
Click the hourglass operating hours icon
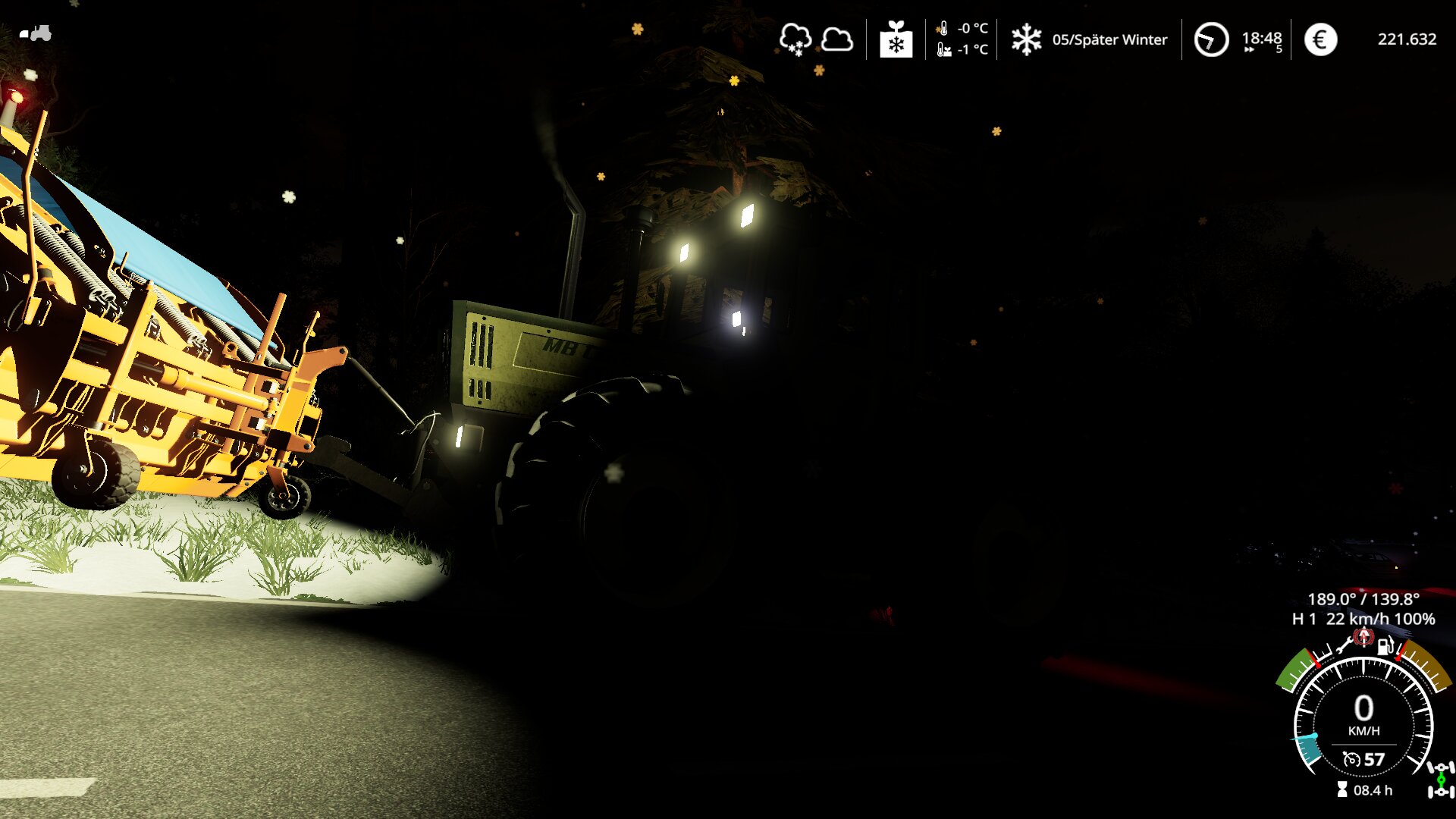point(1341,790)
